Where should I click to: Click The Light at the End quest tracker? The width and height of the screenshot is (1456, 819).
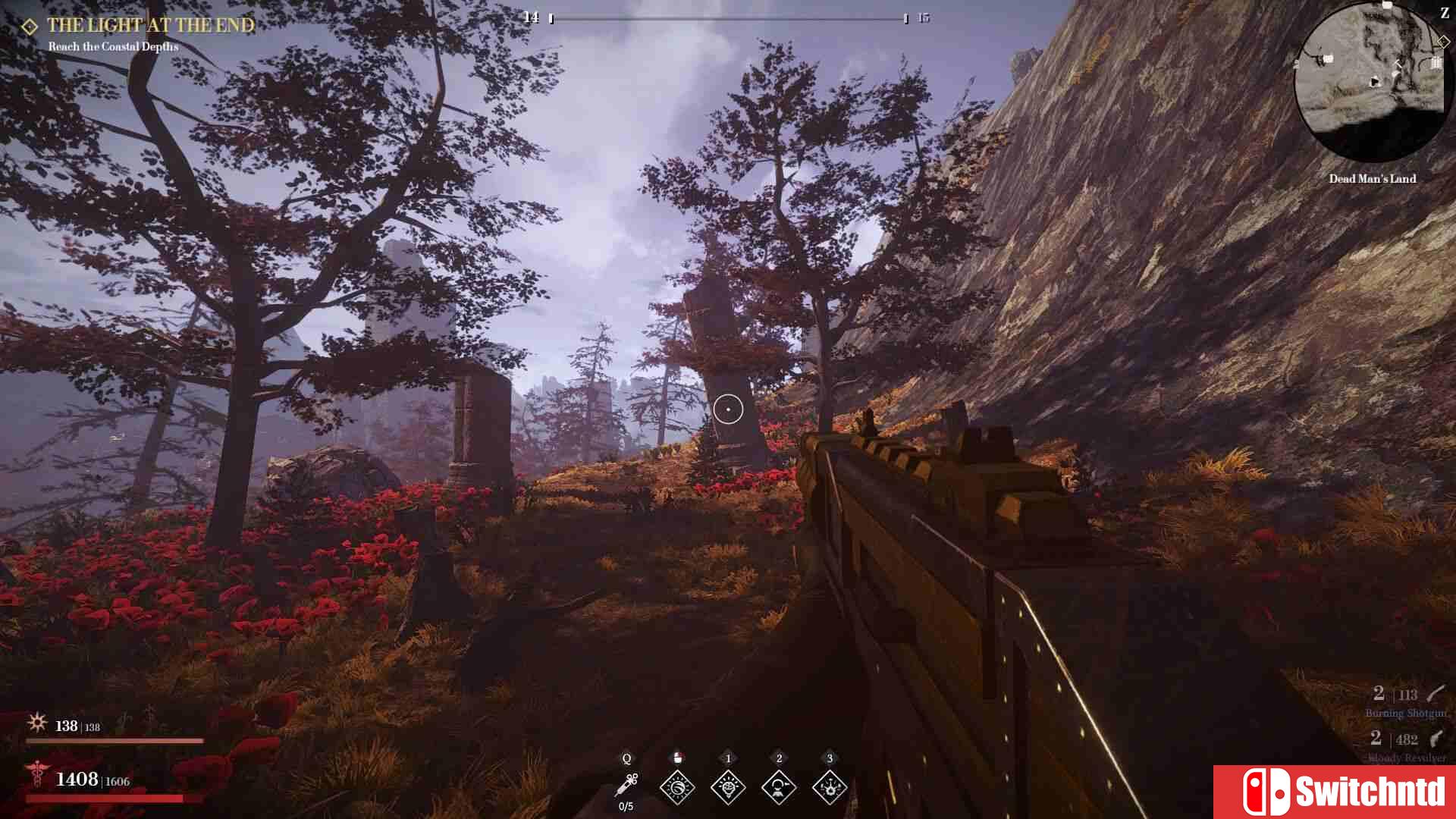point(150,26)
